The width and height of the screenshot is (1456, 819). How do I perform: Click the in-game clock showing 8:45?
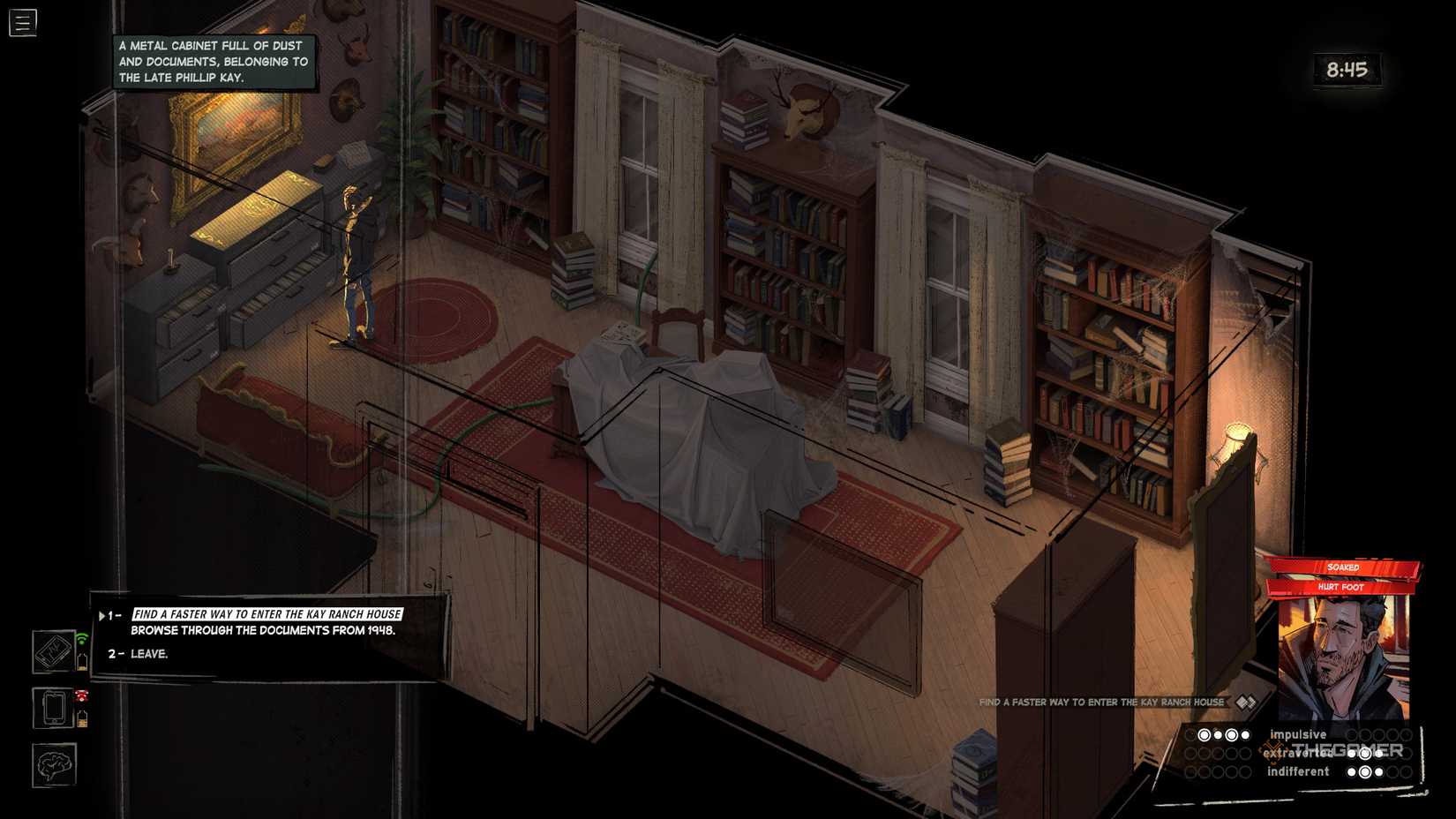[x=1347, y=70]
